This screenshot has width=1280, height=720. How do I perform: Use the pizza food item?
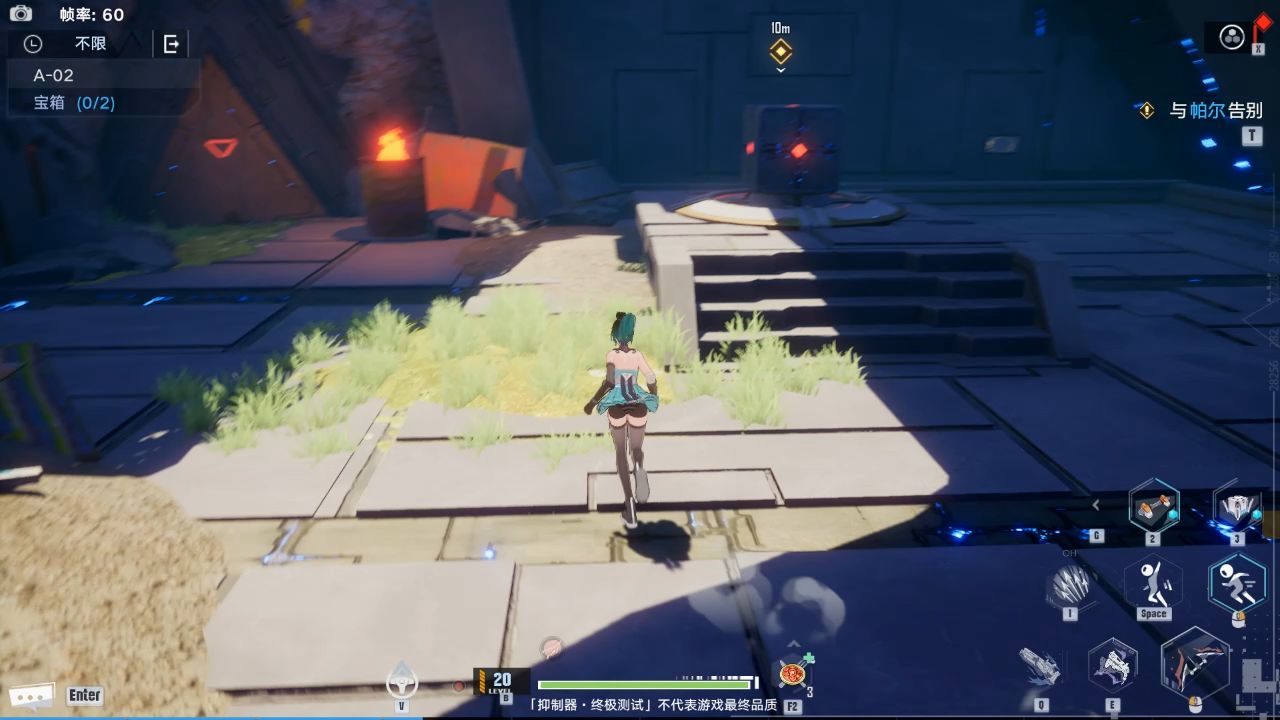coord(794,673)
